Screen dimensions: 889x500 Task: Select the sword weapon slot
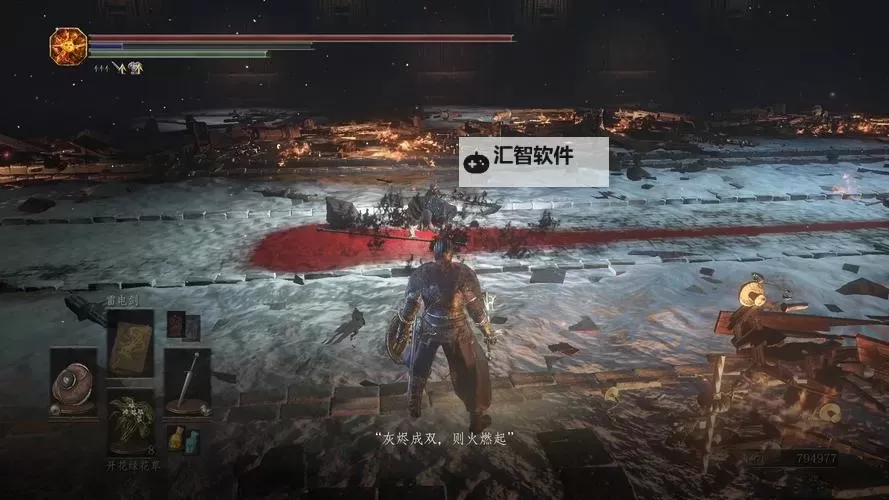[187, 381]
